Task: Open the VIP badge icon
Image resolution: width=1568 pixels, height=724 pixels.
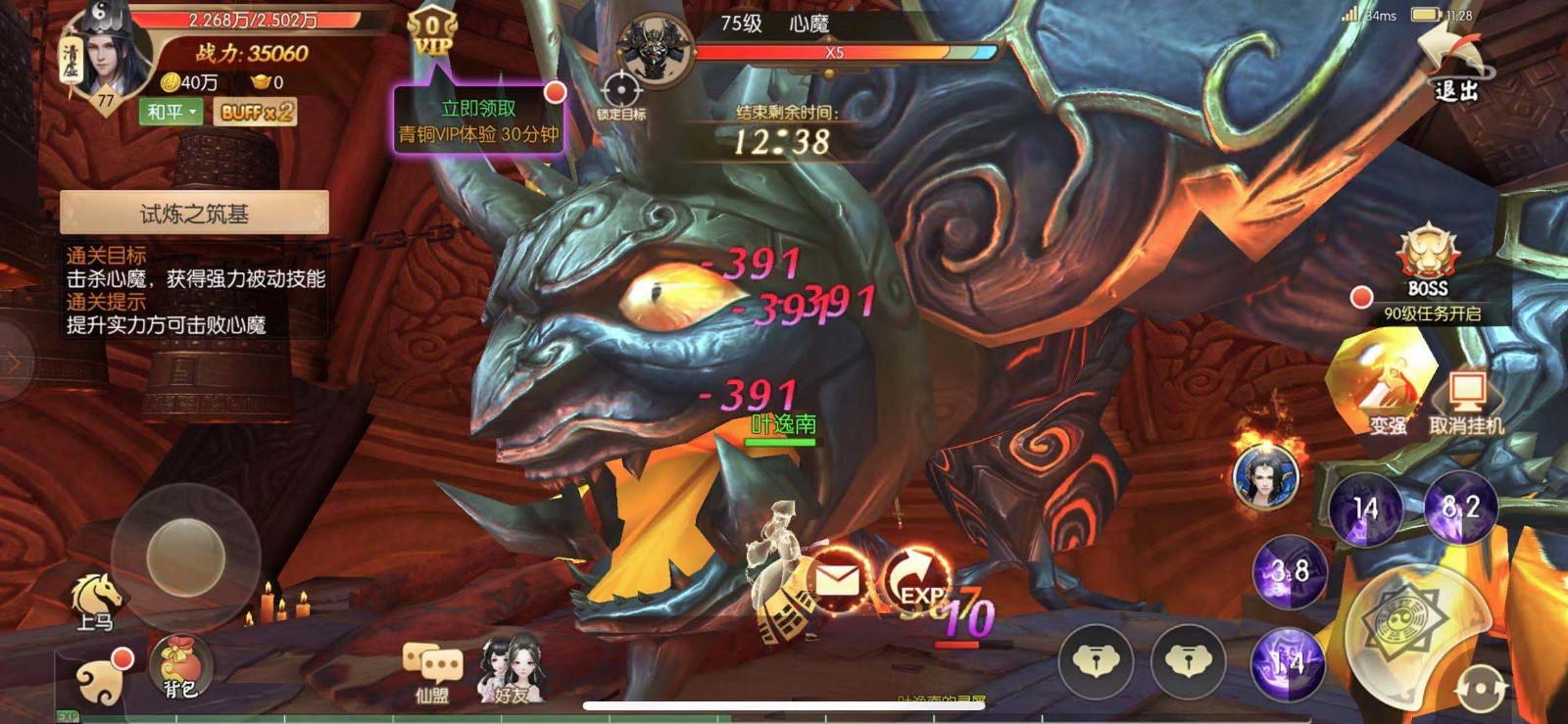Action: click(431, 36)
